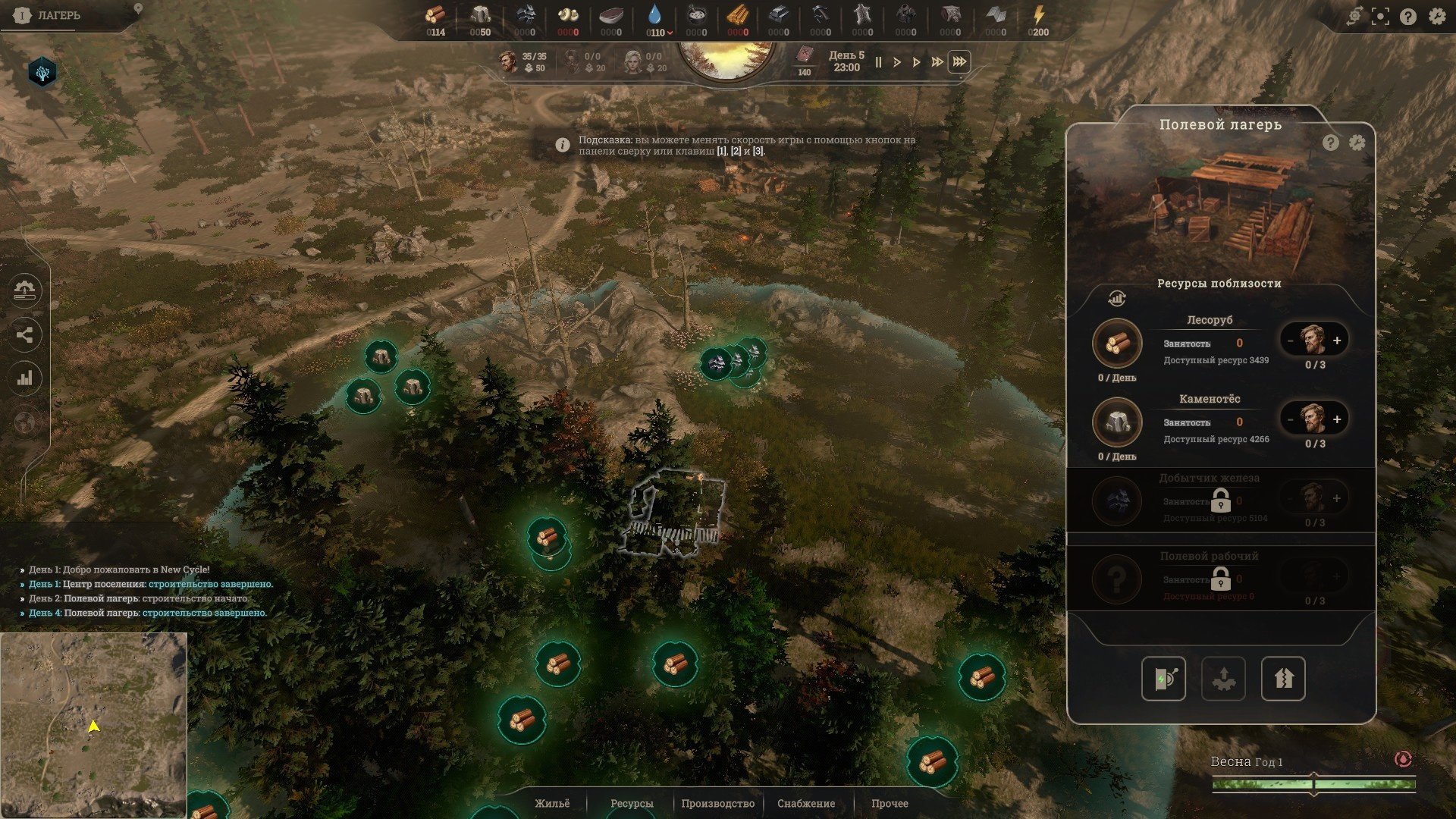The height and width of the screenshot is (819, 1456).
Task: Open the statistics bar chart icon
Action: pos(25,378)
